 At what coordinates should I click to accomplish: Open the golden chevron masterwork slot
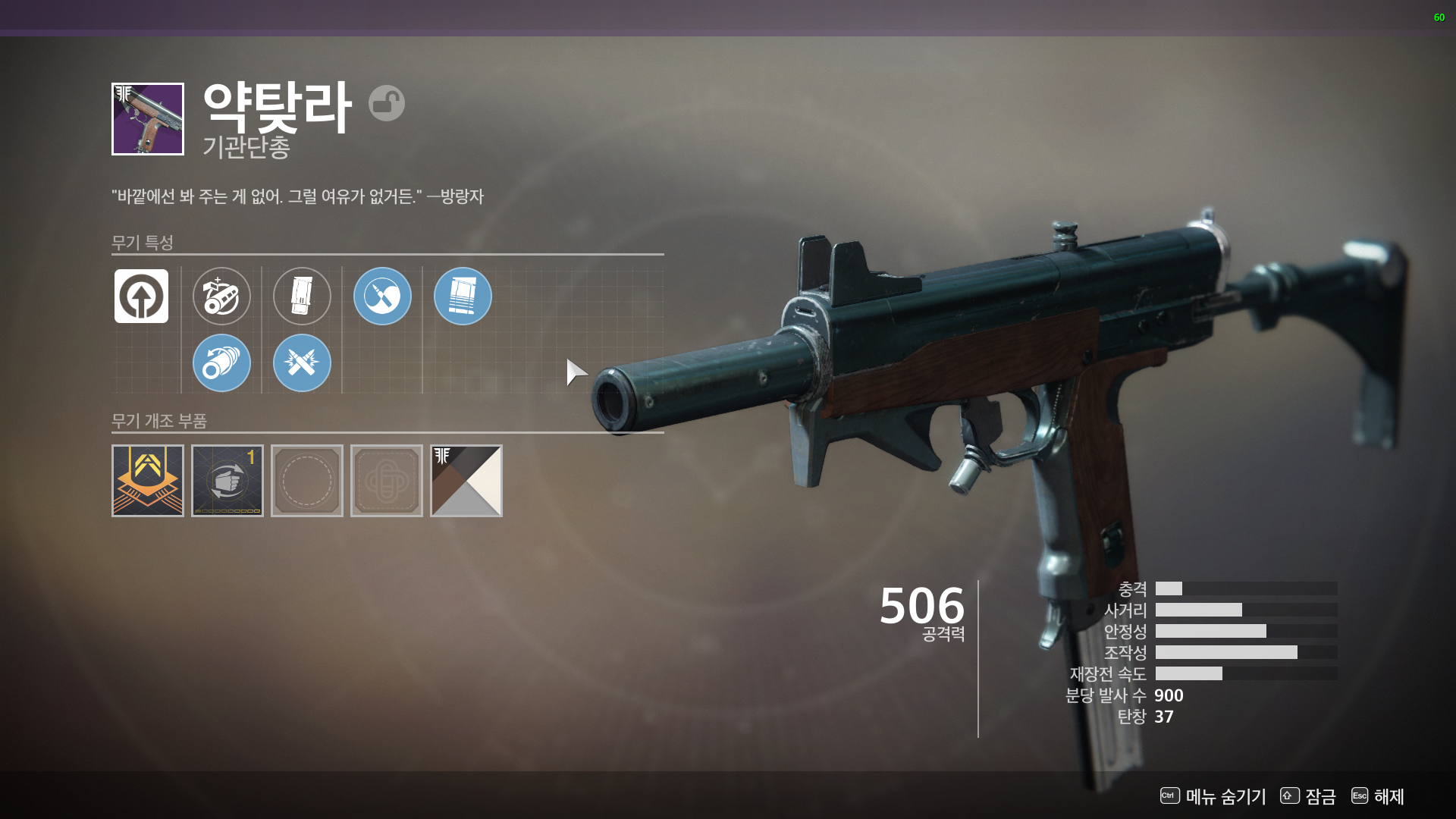148,481
